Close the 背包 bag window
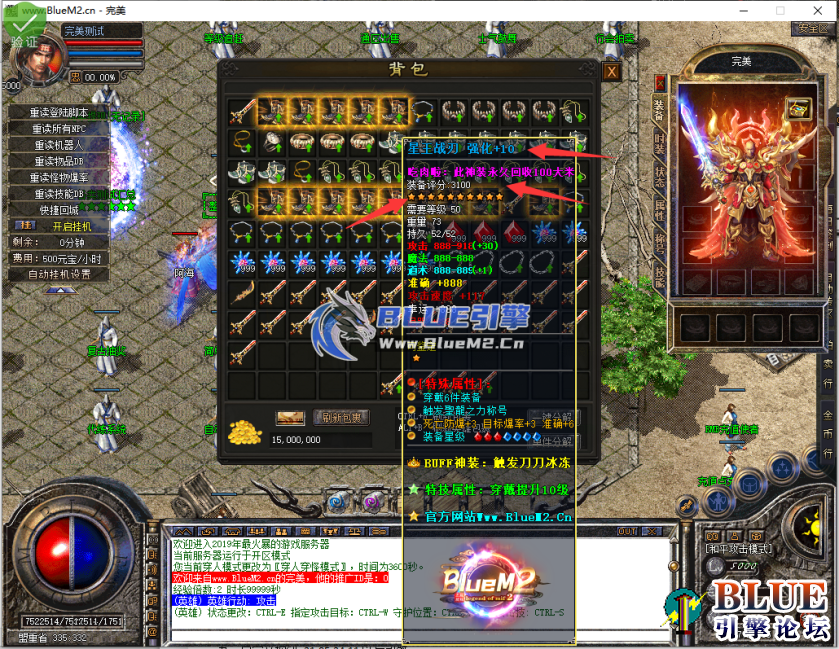 [x=611, y=72]
